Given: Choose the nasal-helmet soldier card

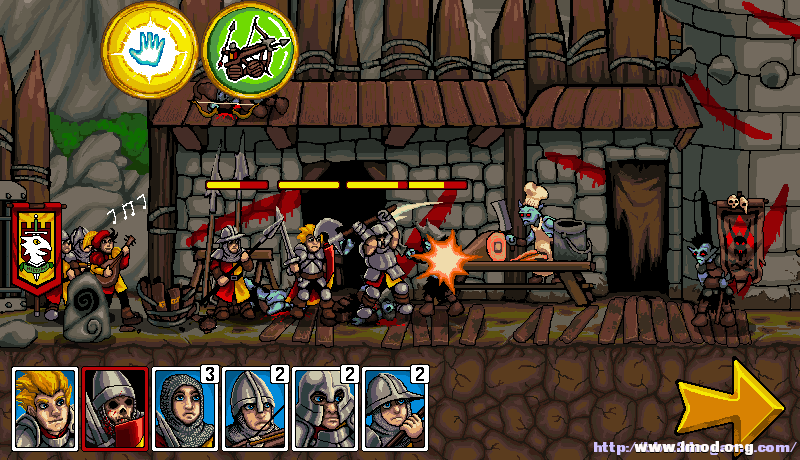Looking at the screenshot, I should [255, 408].
